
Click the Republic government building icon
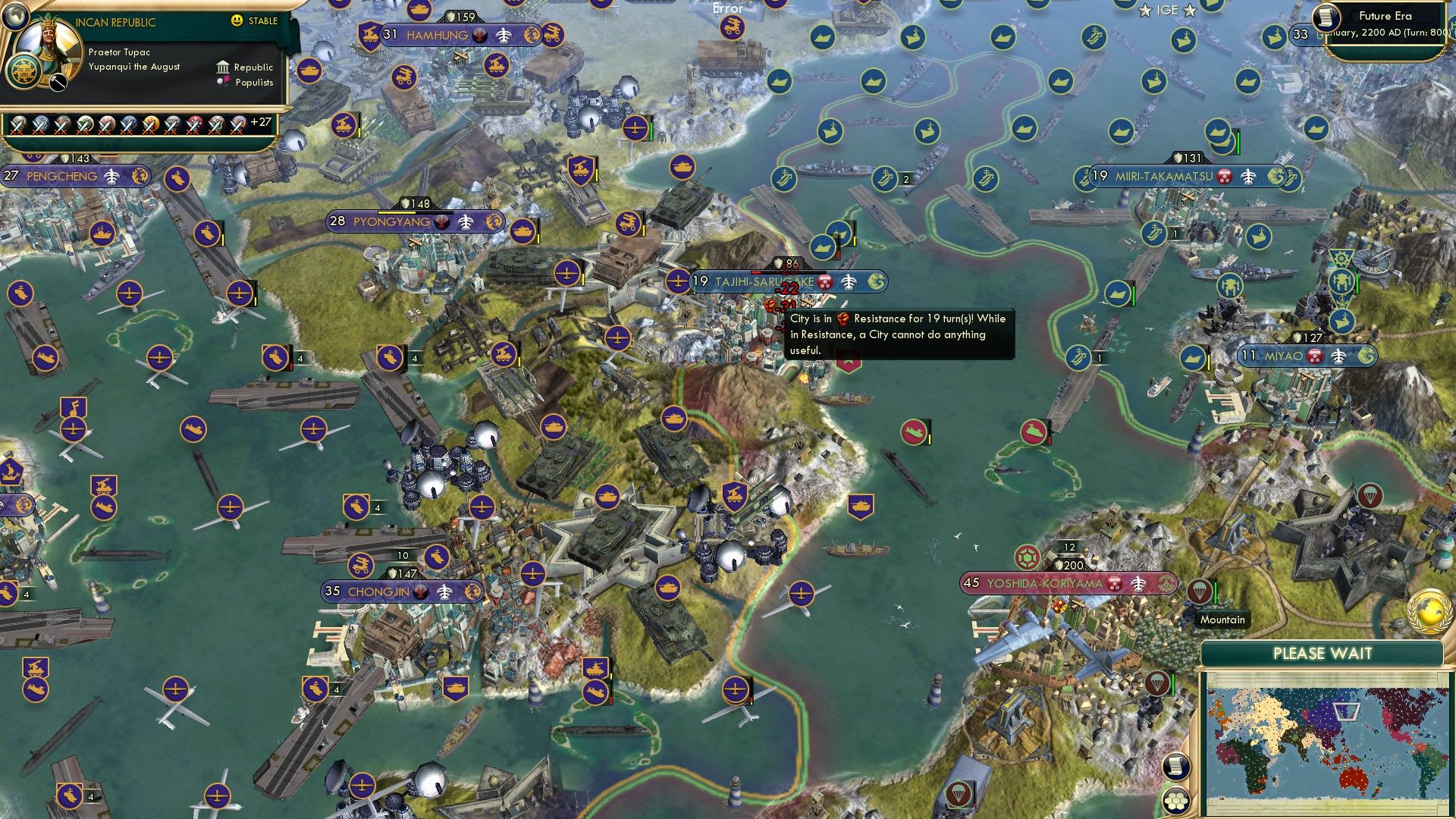(223, 67)
